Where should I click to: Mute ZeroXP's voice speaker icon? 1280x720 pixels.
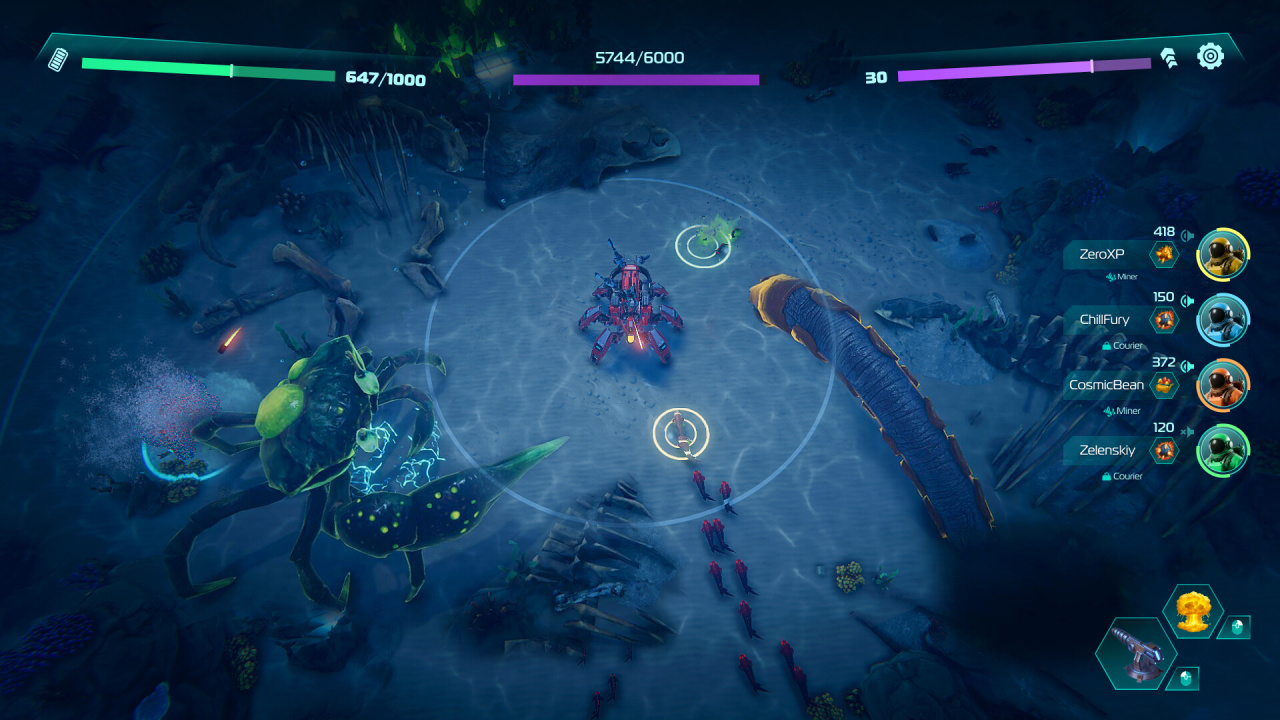tap(1187, 236)
